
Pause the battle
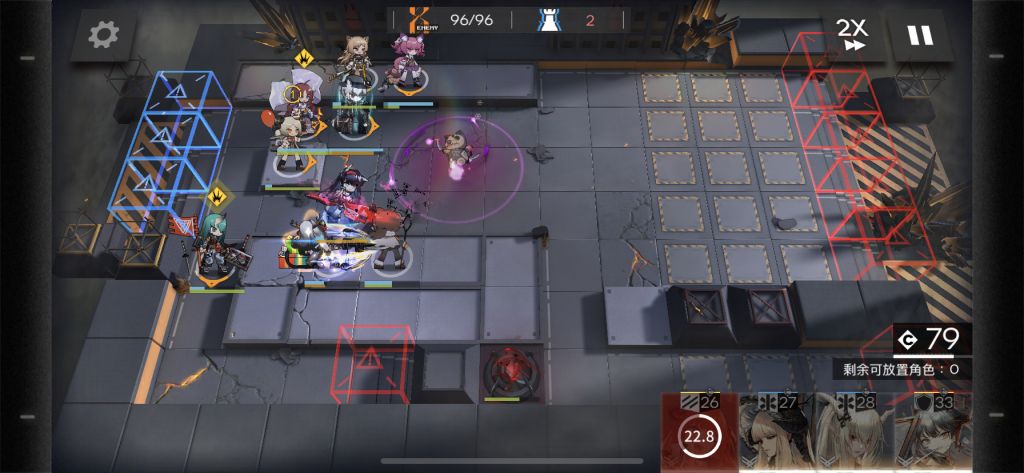click(917, 35)
